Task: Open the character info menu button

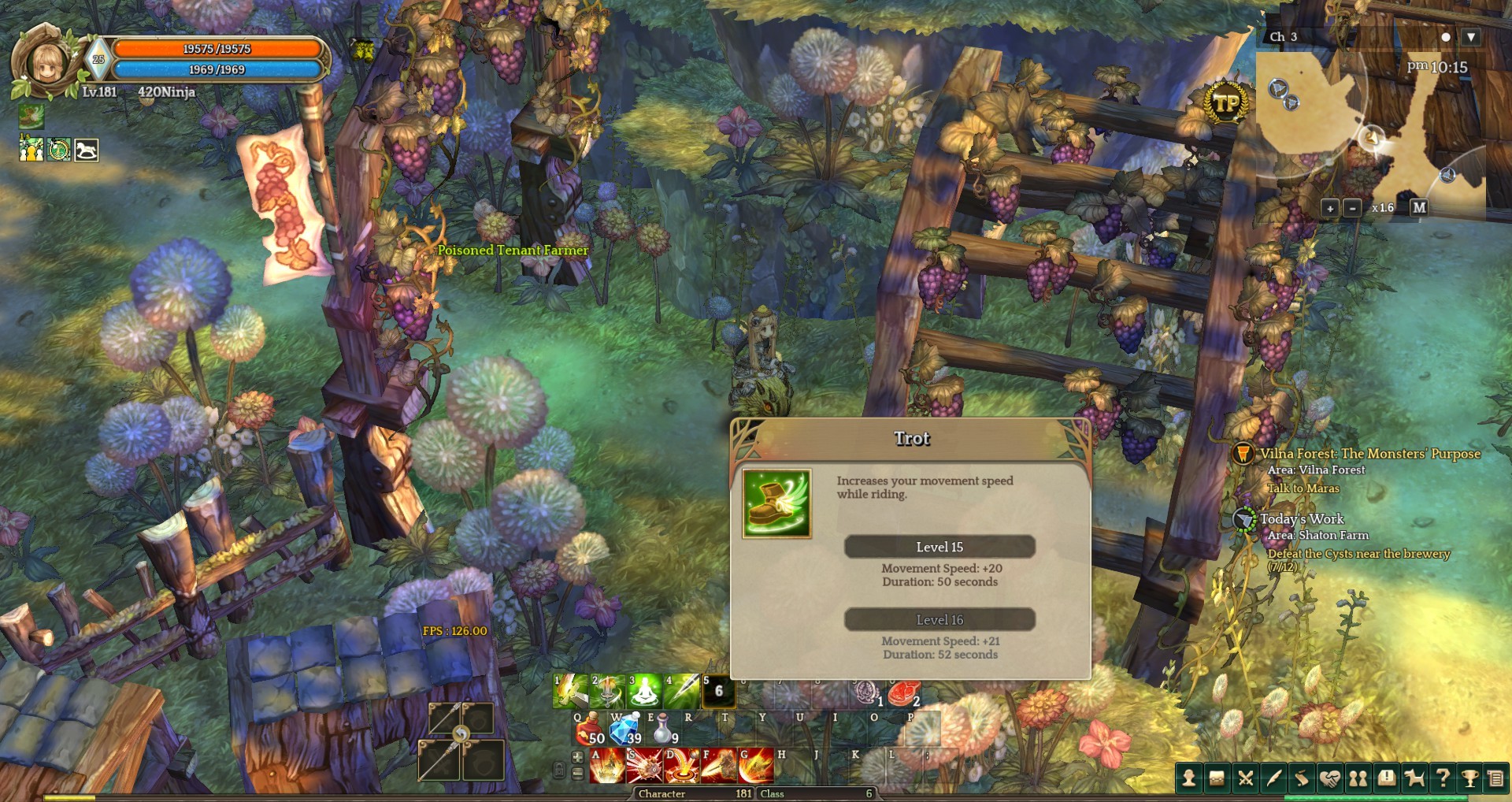Action: (1189, 778)
